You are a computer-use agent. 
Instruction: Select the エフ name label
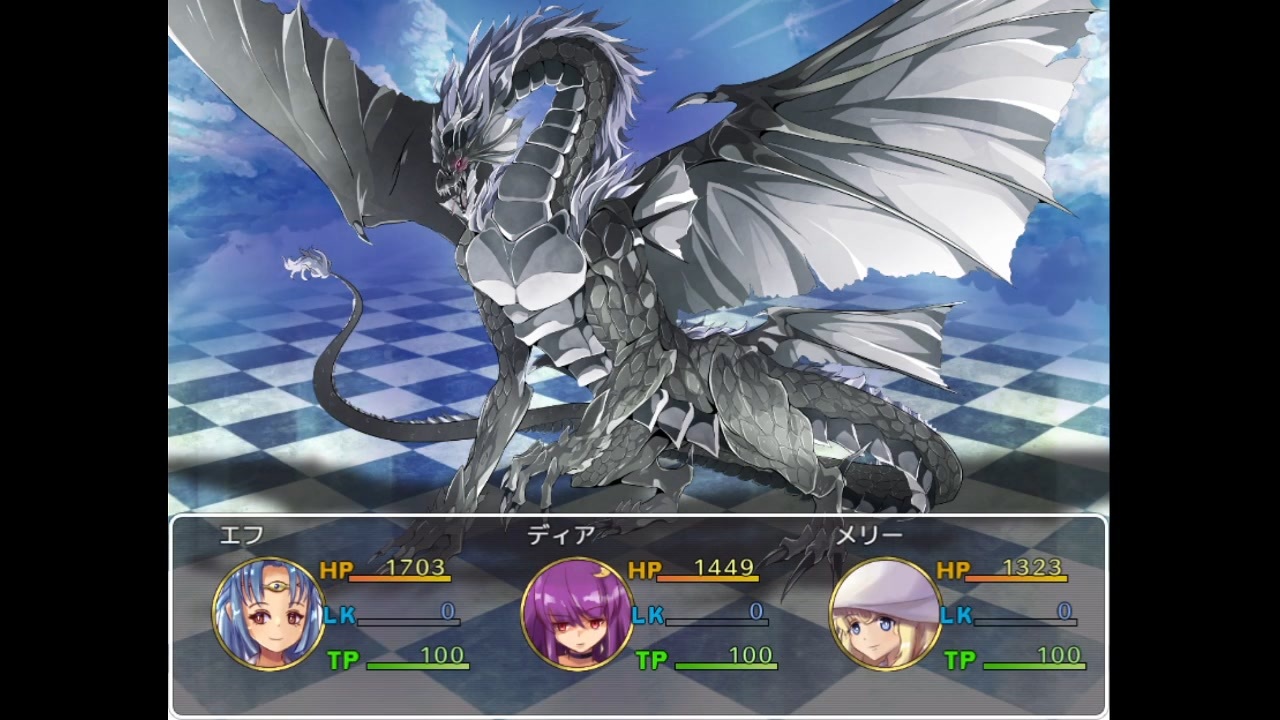pos(240,537)
